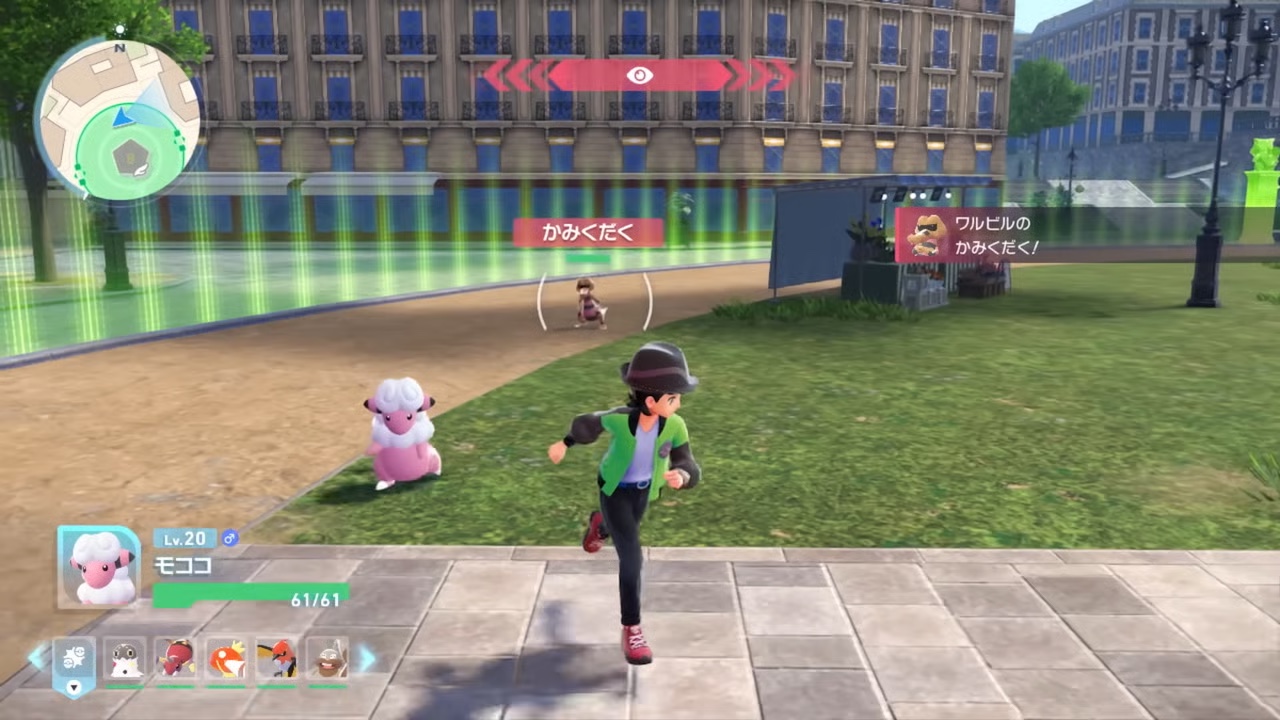Switch to Spewpa in the party

pos(125,658)
